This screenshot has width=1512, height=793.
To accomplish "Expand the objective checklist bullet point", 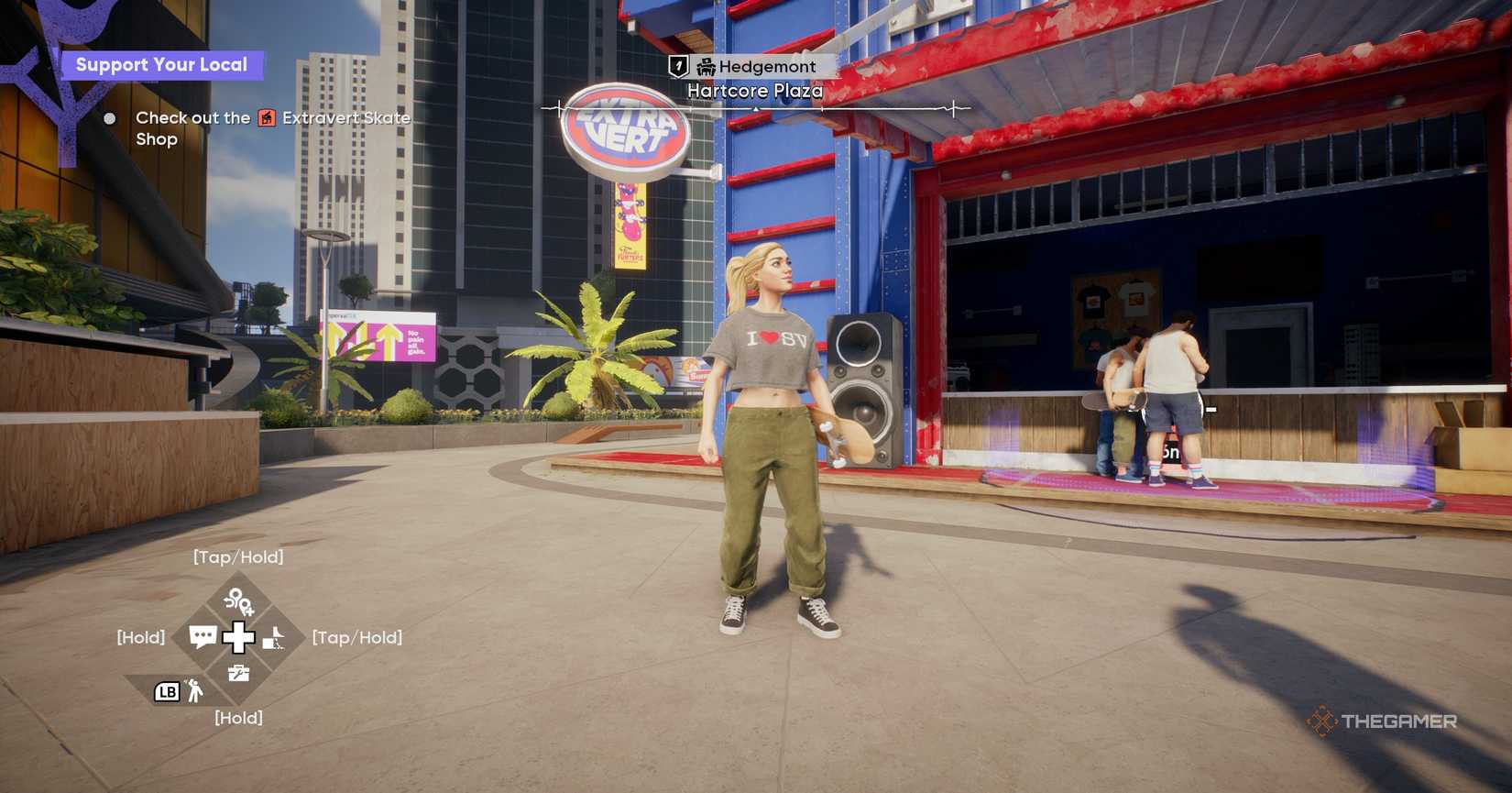I will coord(110,117).
